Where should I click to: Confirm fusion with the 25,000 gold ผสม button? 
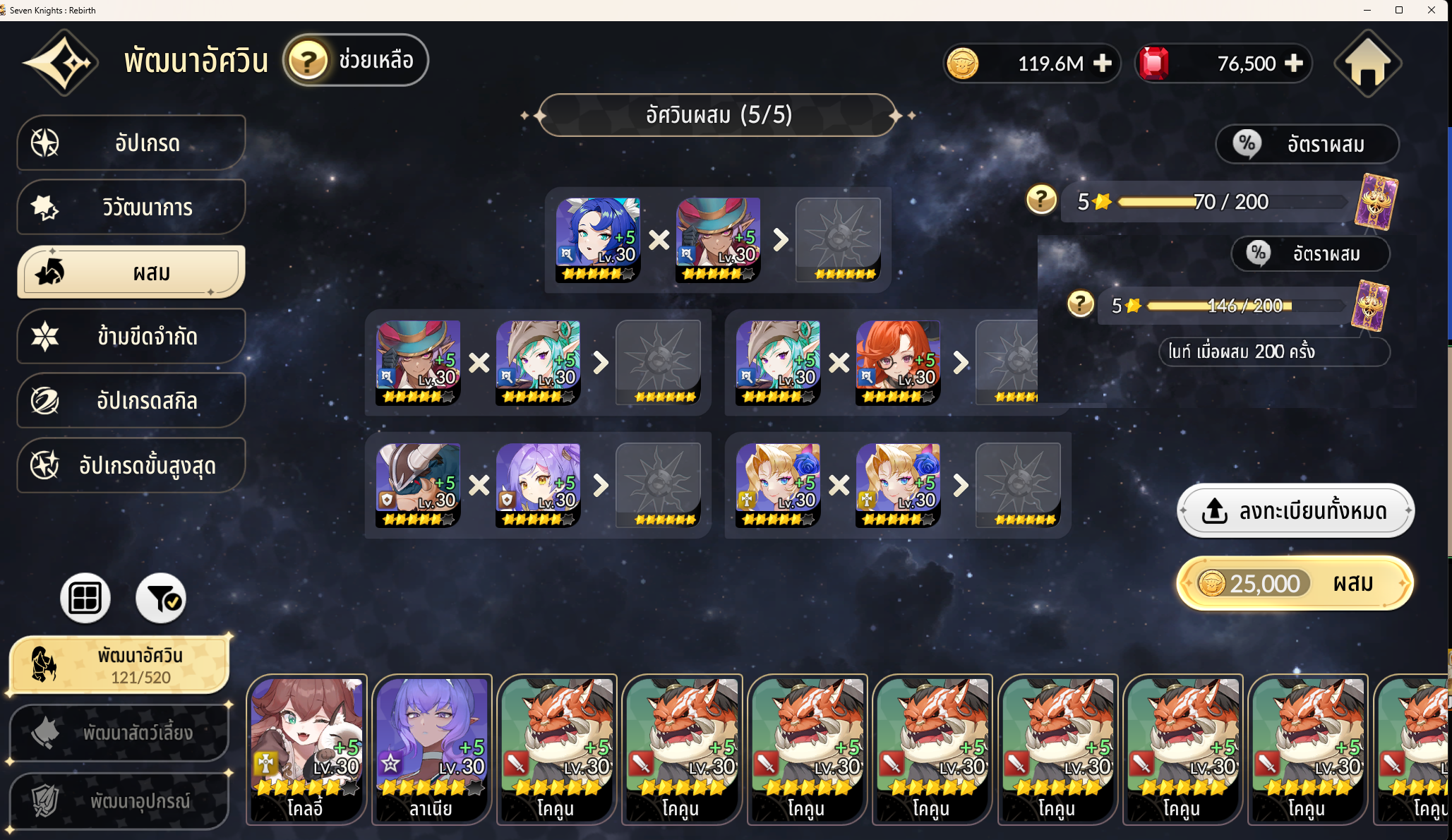[x=1295, y=584]
